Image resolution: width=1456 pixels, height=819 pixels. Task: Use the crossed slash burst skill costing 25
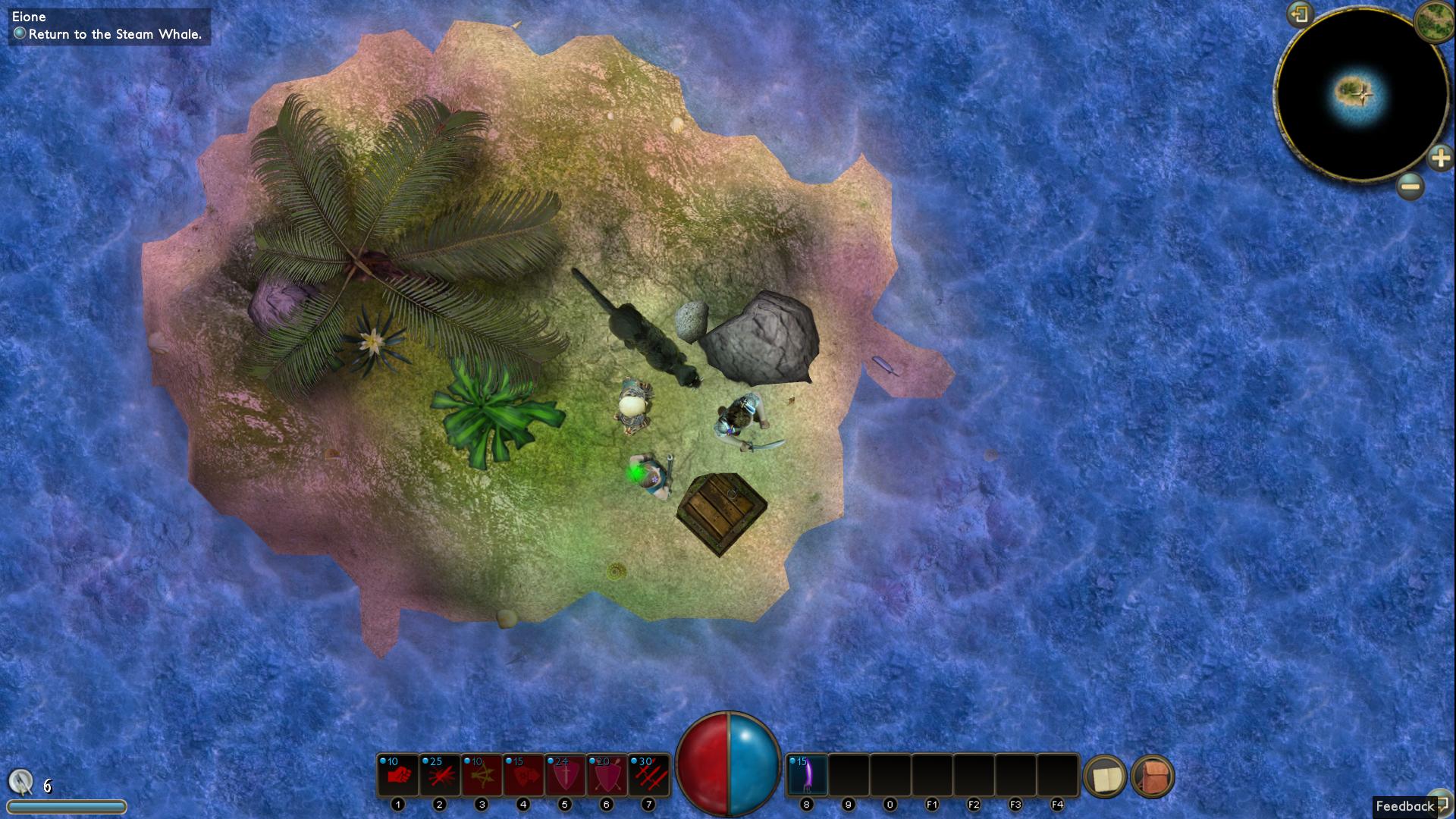(x=440, y=775)
